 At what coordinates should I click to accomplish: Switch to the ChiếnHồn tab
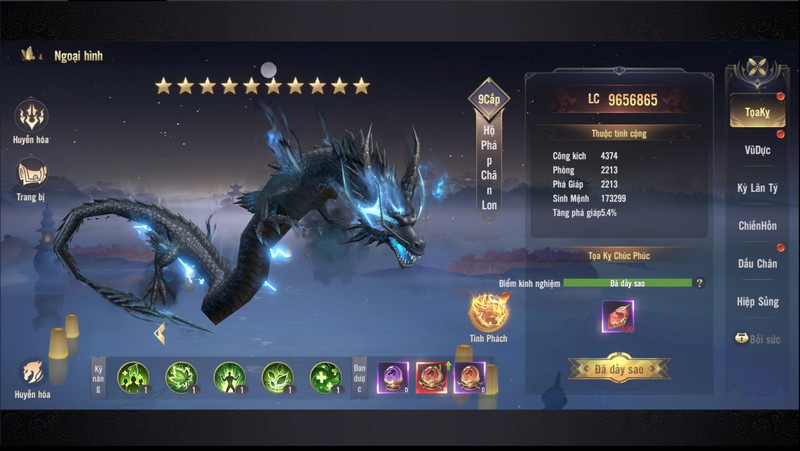point(757,226)
